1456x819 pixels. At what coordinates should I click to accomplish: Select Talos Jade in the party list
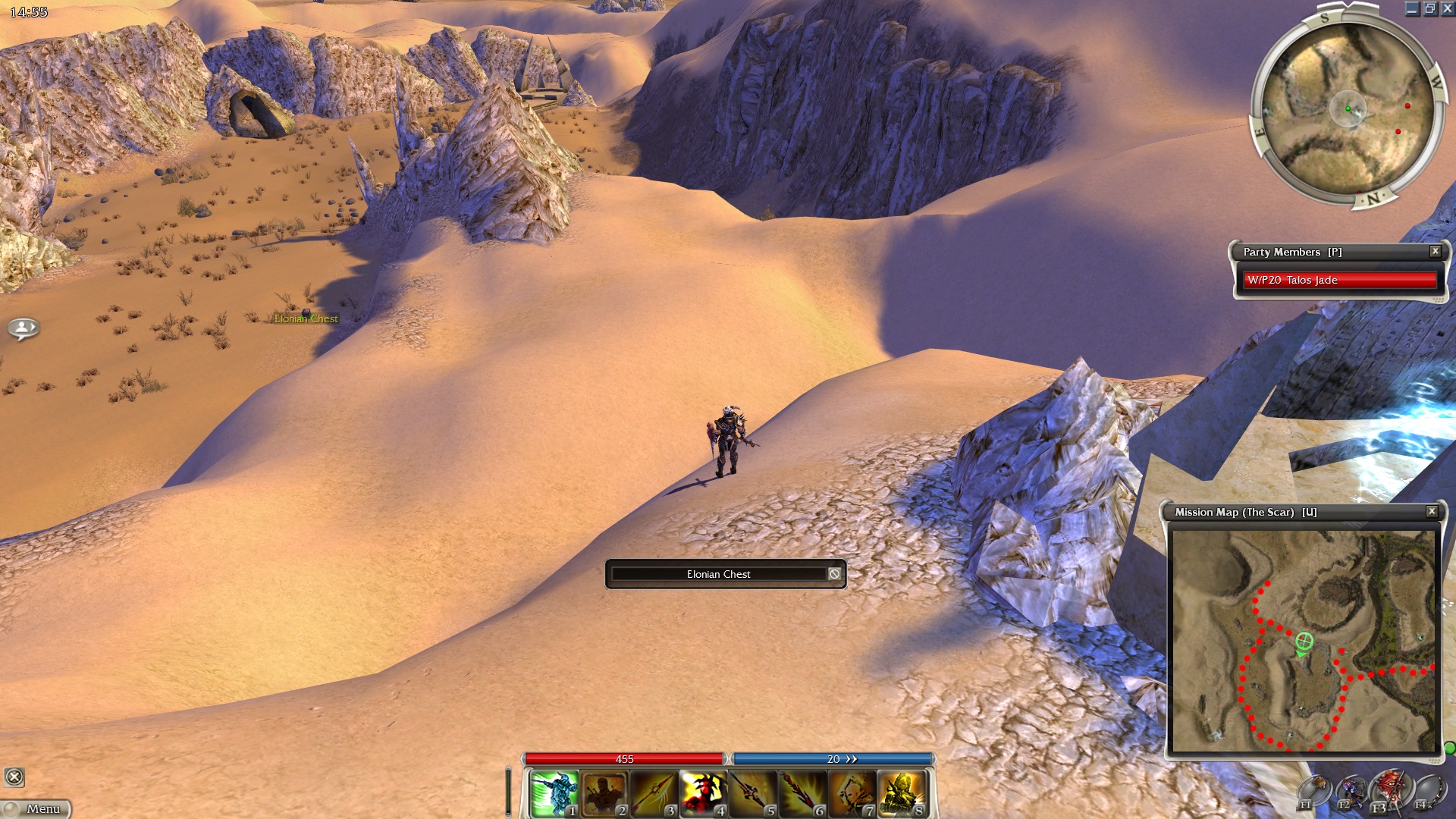[1340, 280]
